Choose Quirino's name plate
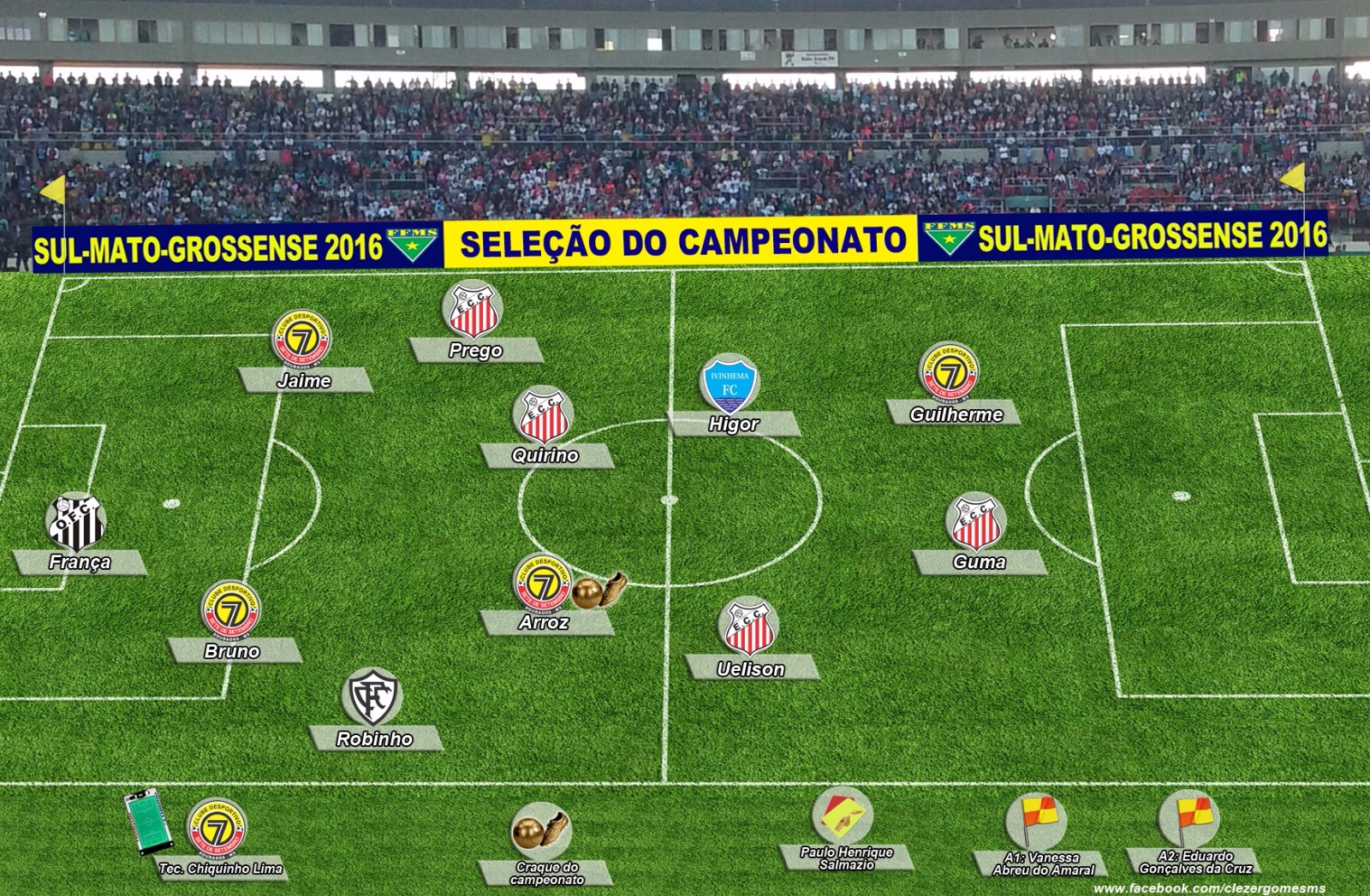 [545, 455]
